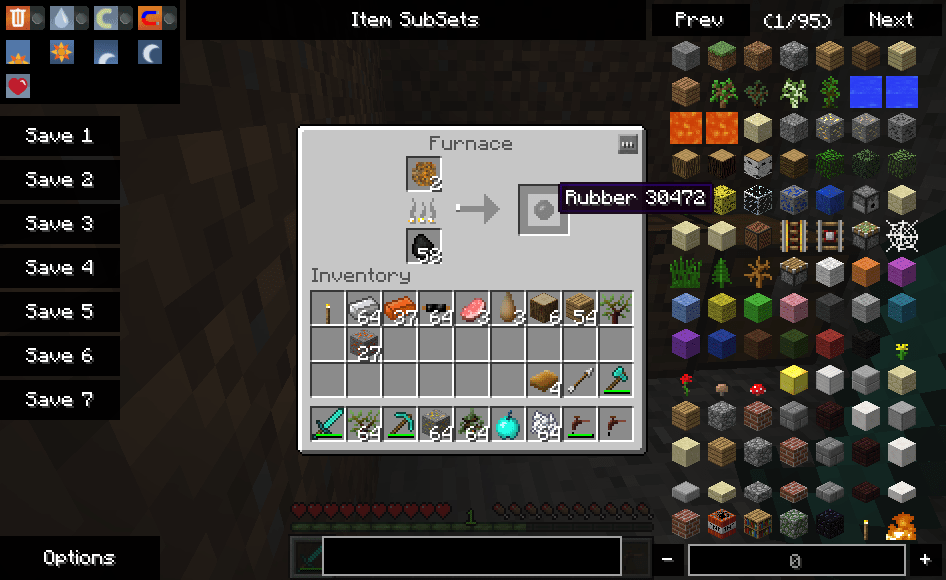Screen dimensions: 946x580
Task: Click the trash can delete-mode icon
Action: 18,18
